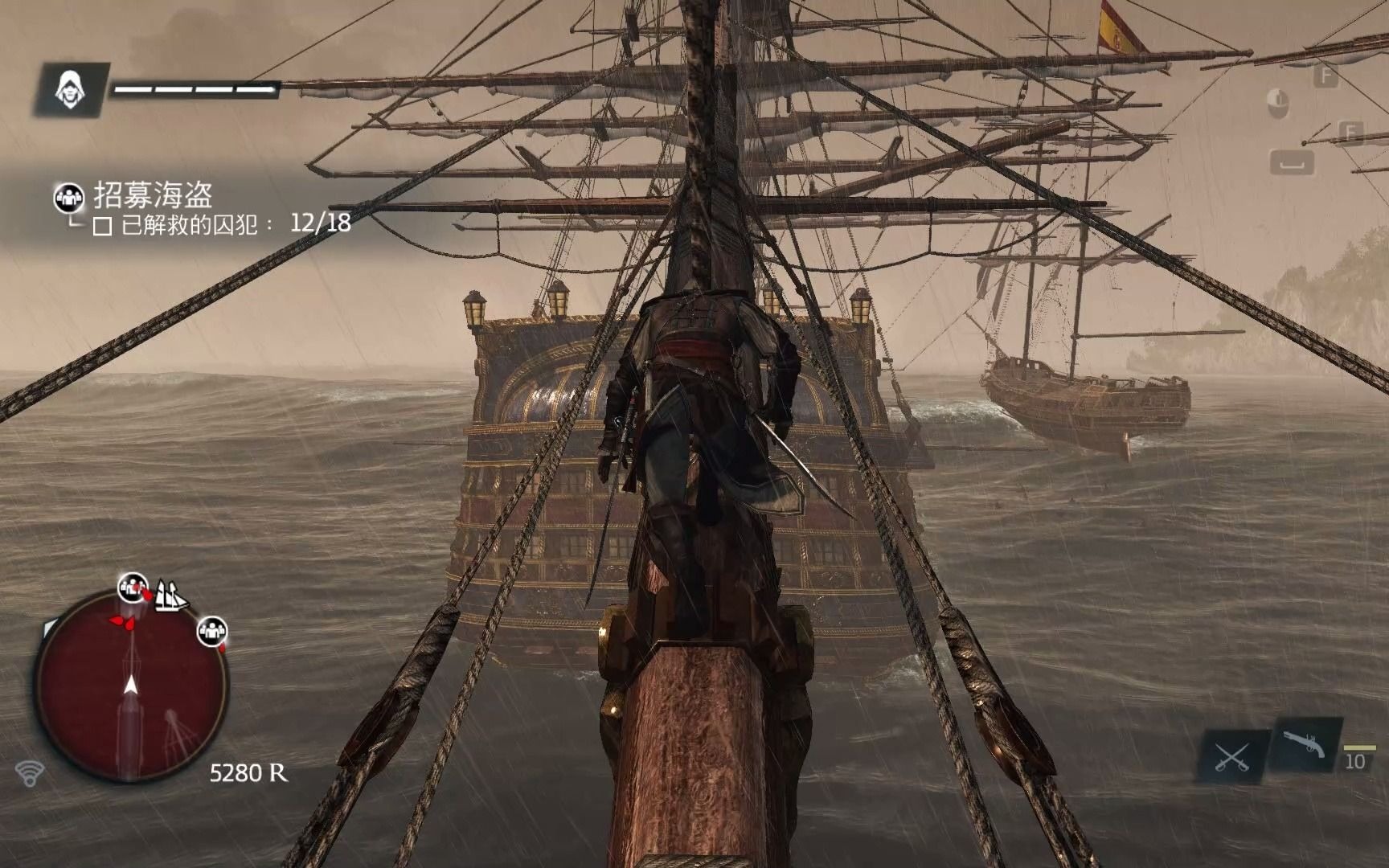Image resolution: width=1389 pixels, height=868 pixels.
Task: Choose the flintlock pistol weapon icon
Action: click(1302, 743)
